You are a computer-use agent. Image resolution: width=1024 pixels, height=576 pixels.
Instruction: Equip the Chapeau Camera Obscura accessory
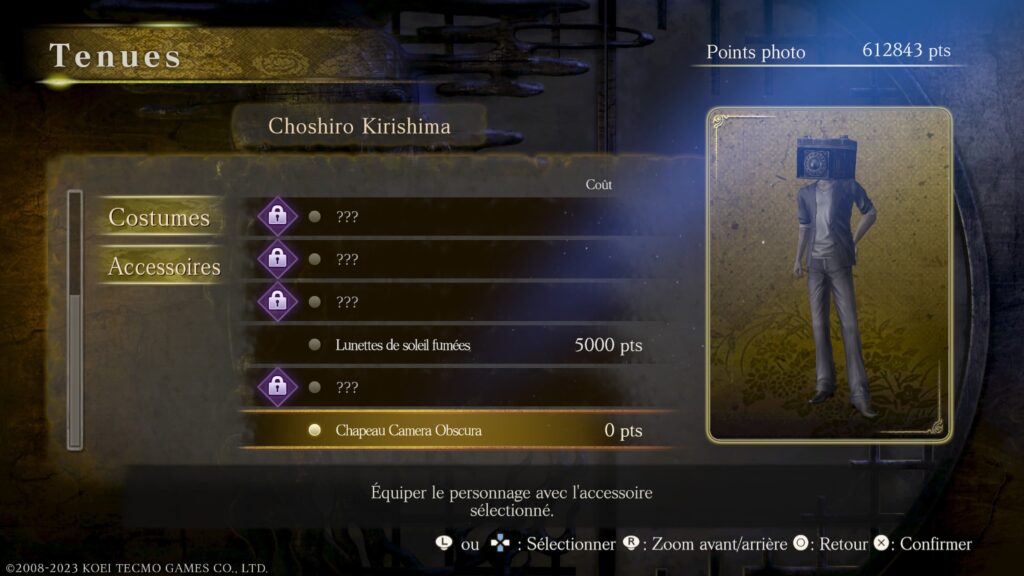(x=409, y=430)
